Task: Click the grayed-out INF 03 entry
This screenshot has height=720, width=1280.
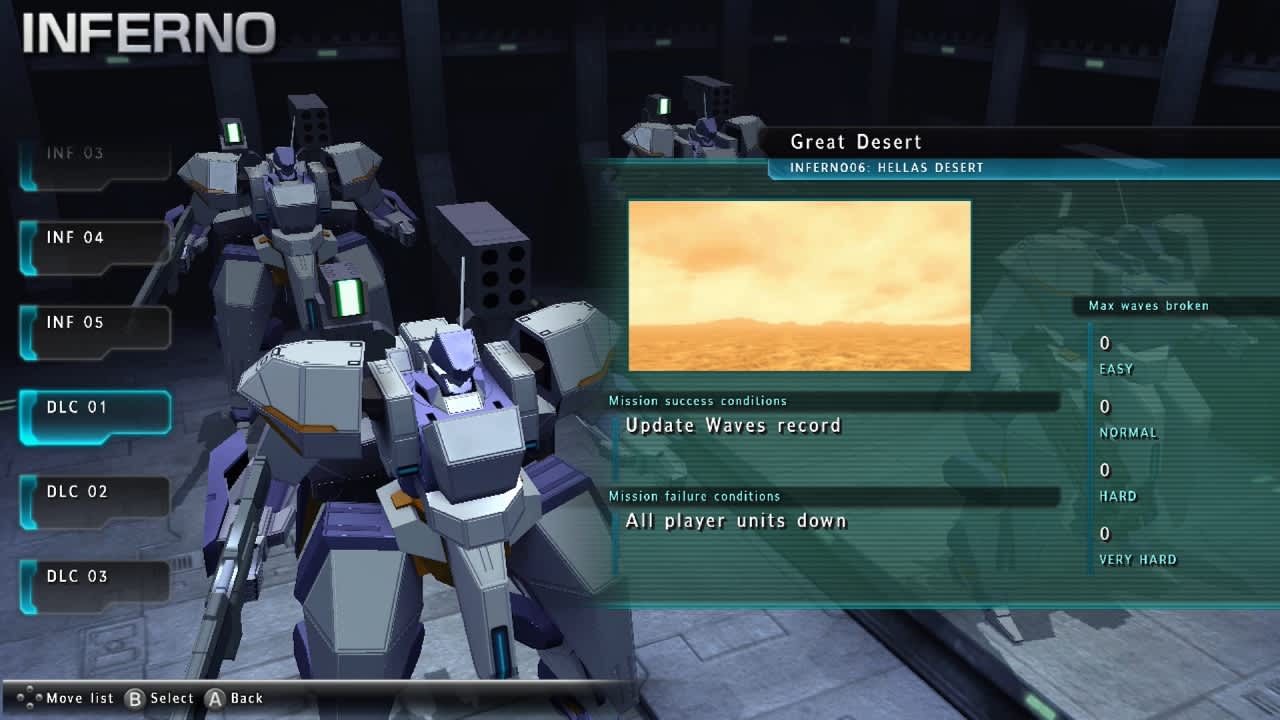Action: tap(77, 153)
